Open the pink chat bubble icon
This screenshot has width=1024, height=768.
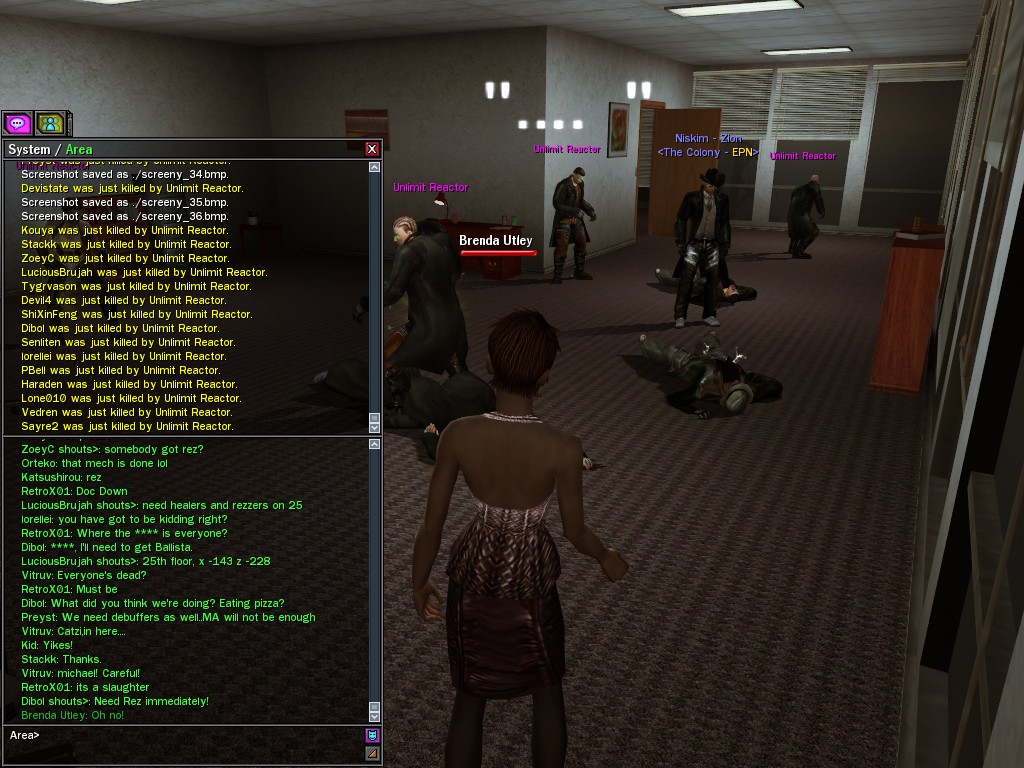[x=18, y=123]
